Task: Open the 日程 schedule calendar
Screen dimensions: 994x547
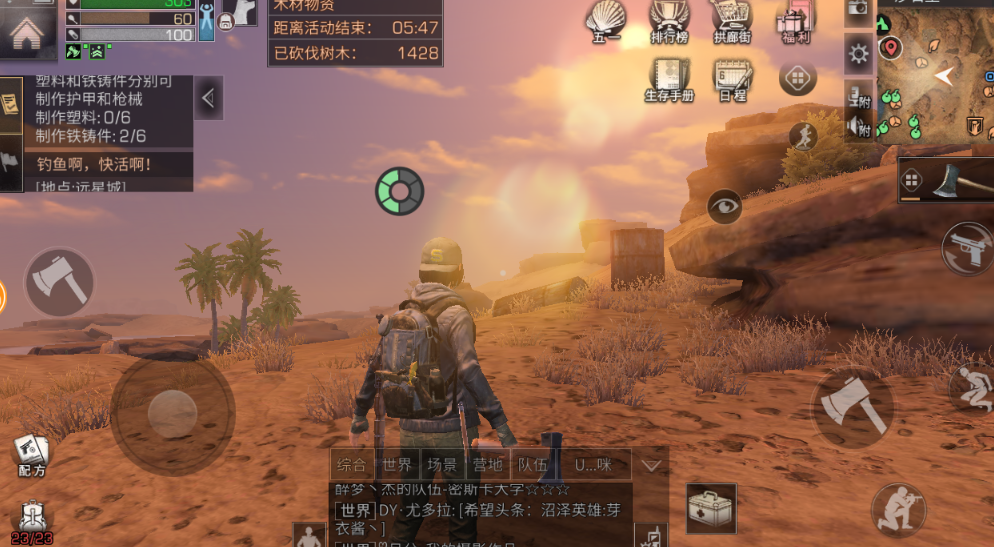Action: [x=732, y=78]
